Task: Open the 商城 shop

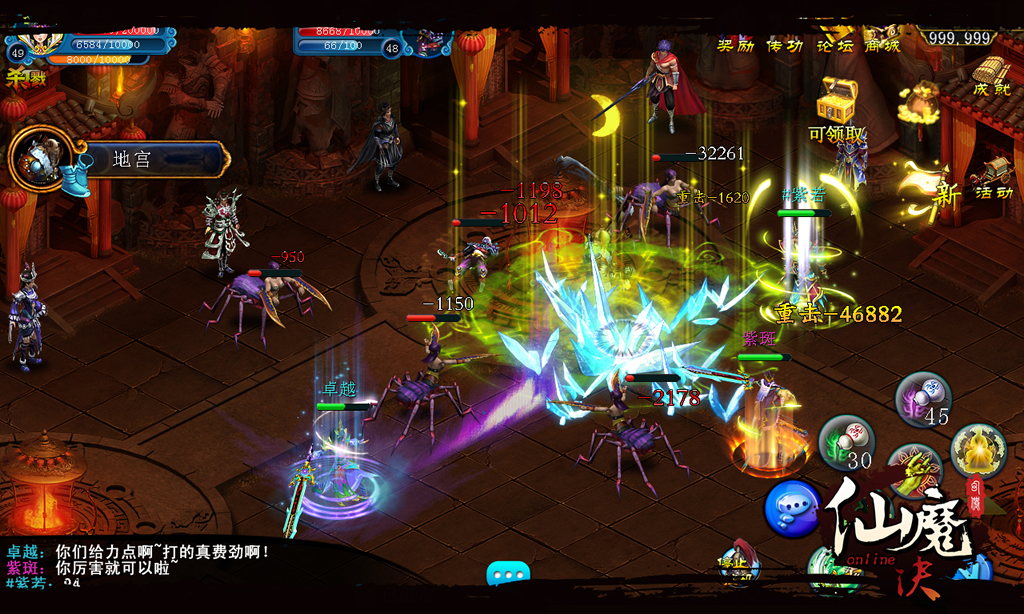Action: [882, 44]
